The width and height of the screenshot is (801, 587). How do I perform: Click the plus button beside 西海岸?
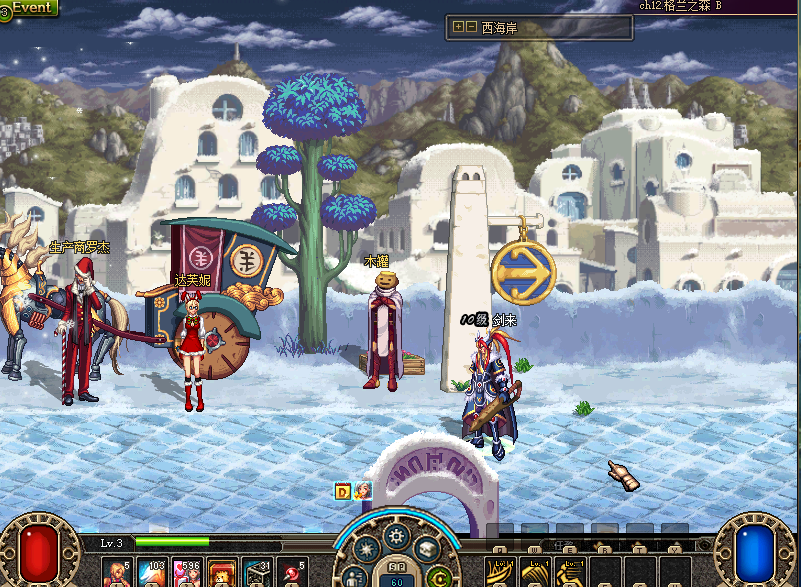(459, 27)
